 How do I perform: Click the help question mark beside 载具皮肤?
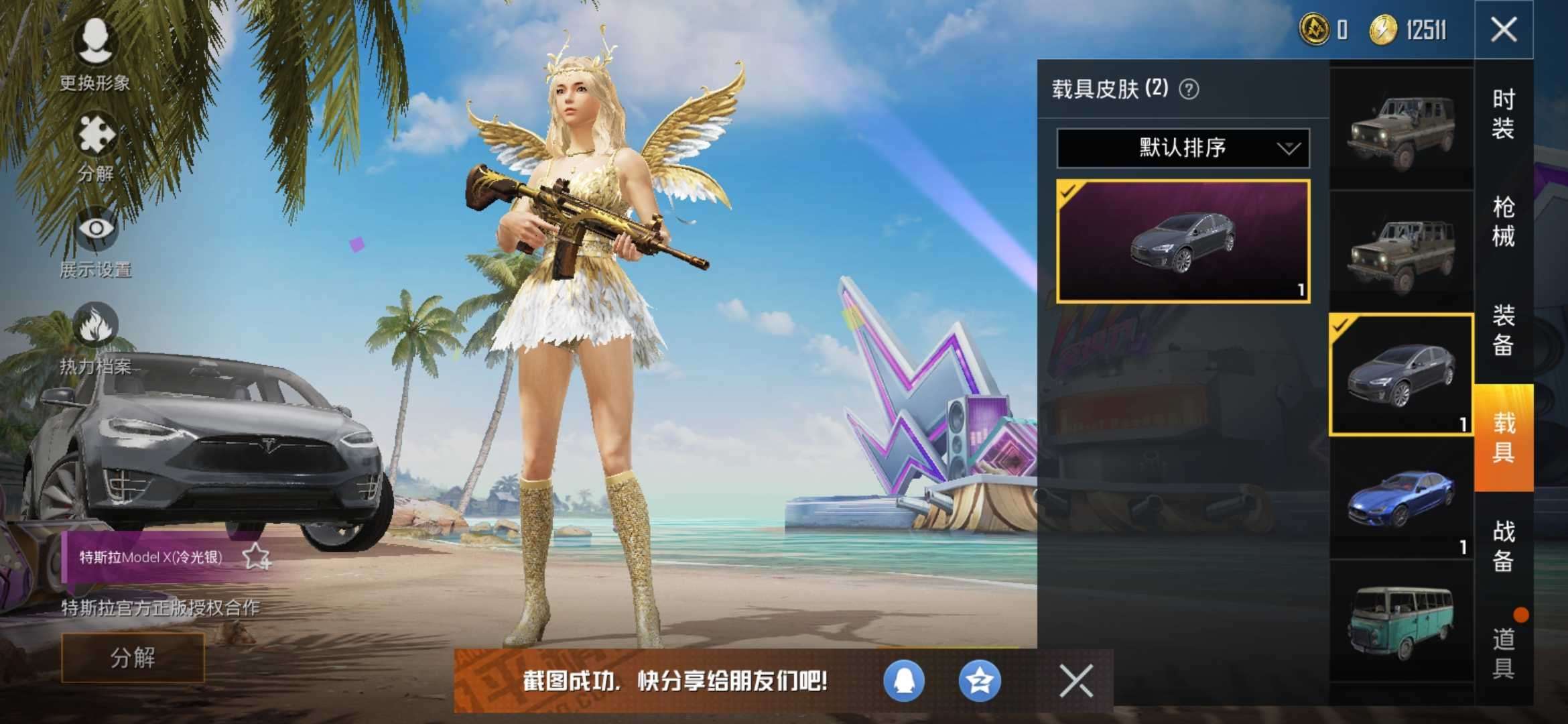[1189, 89]
